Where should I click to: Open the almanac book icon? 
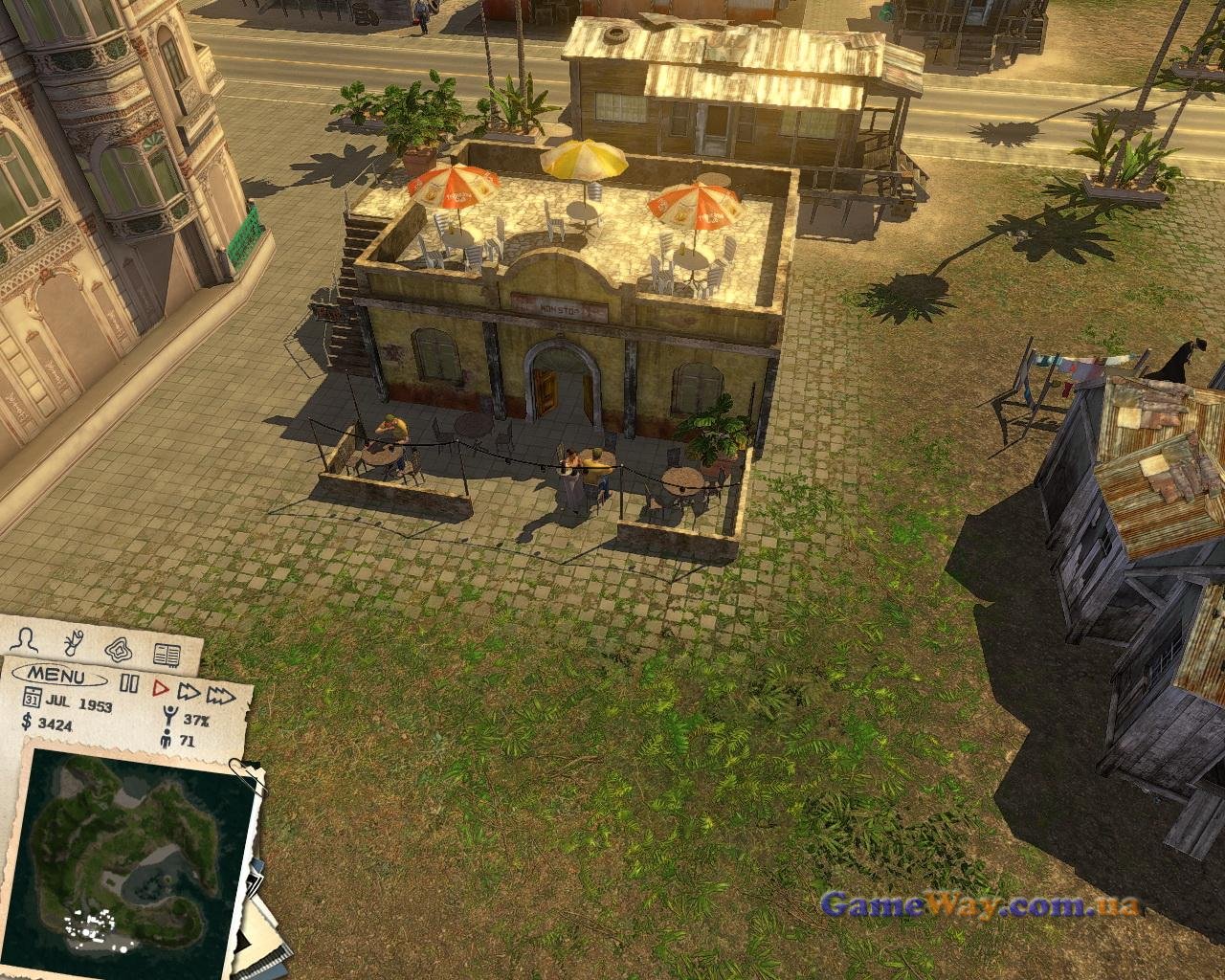coord(167,656)
